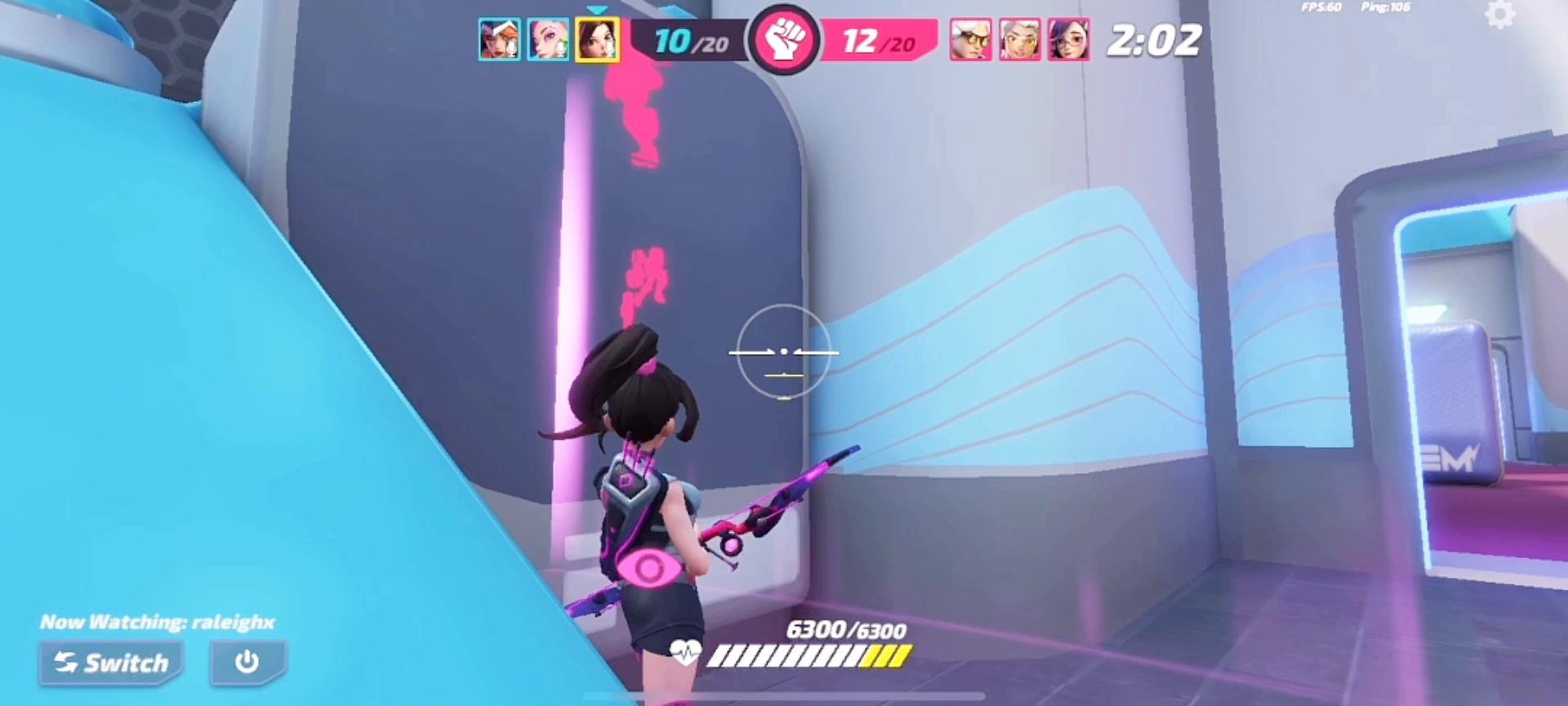Mute the spectated player's microphone icon
The height and width of the screenshot is (706, 1568).
click(610, 45)
